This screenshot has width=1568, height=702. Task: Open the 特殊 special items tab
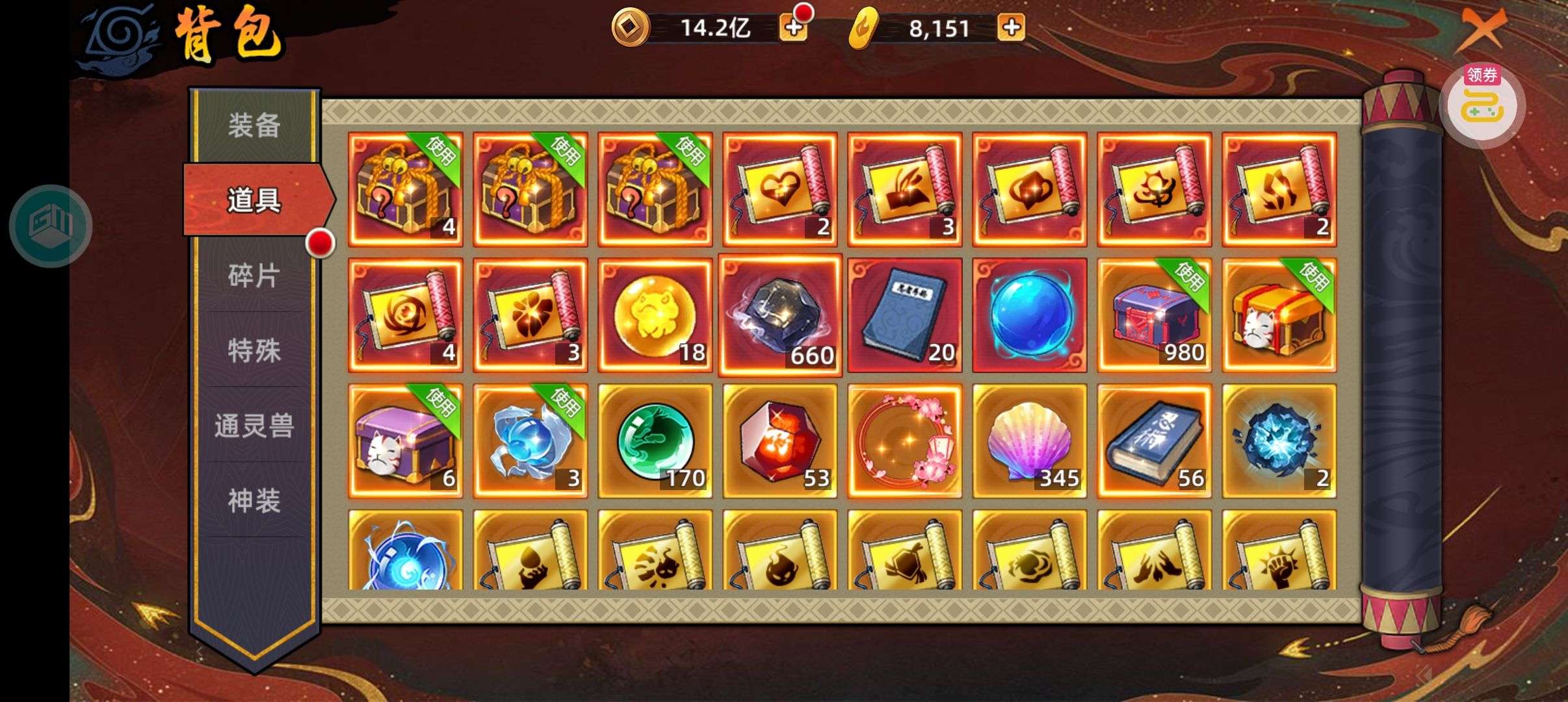click(254, 351)
